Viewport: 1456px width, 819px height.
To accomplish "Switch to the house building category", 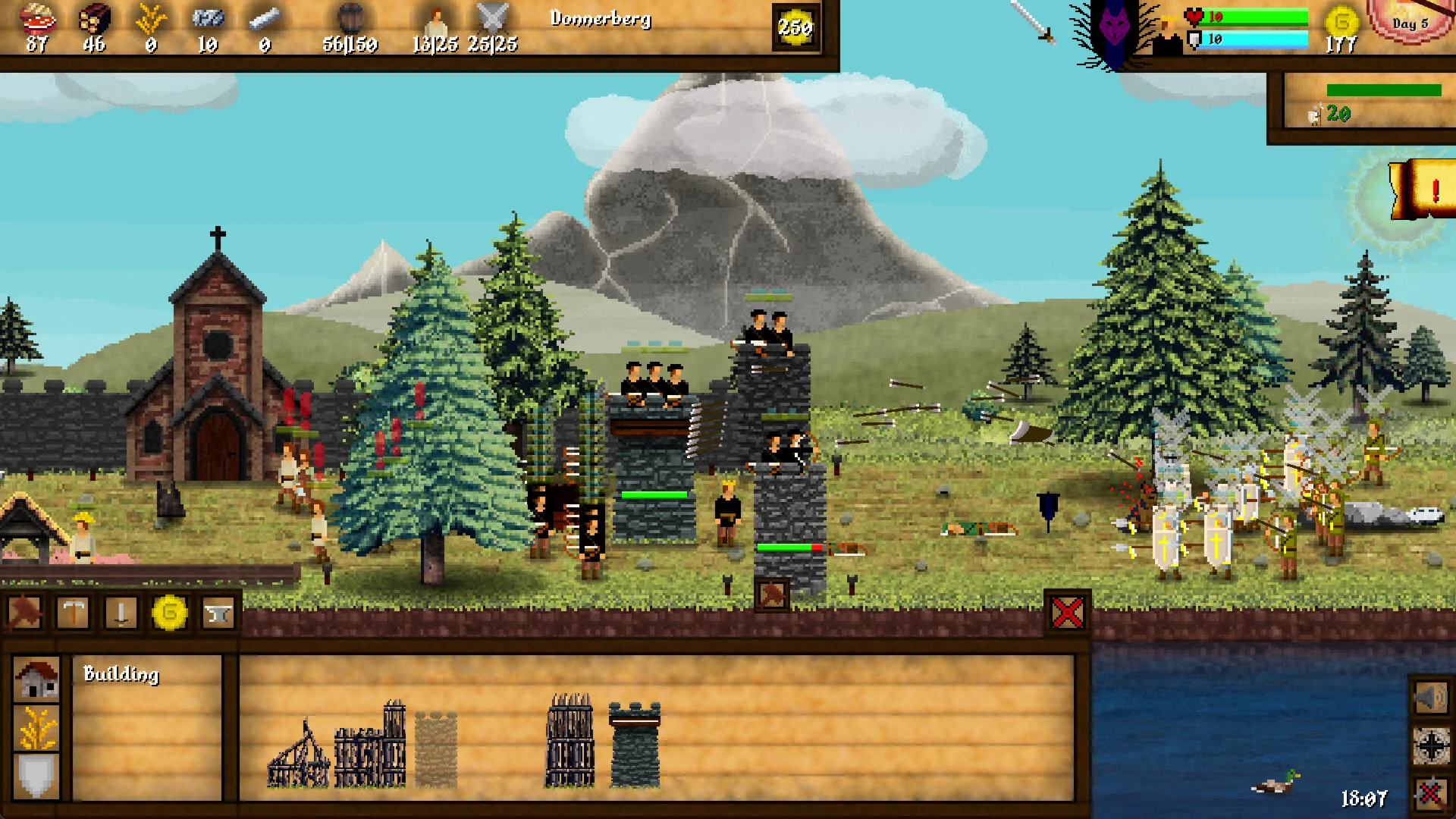I will click(x=36, y=678).
